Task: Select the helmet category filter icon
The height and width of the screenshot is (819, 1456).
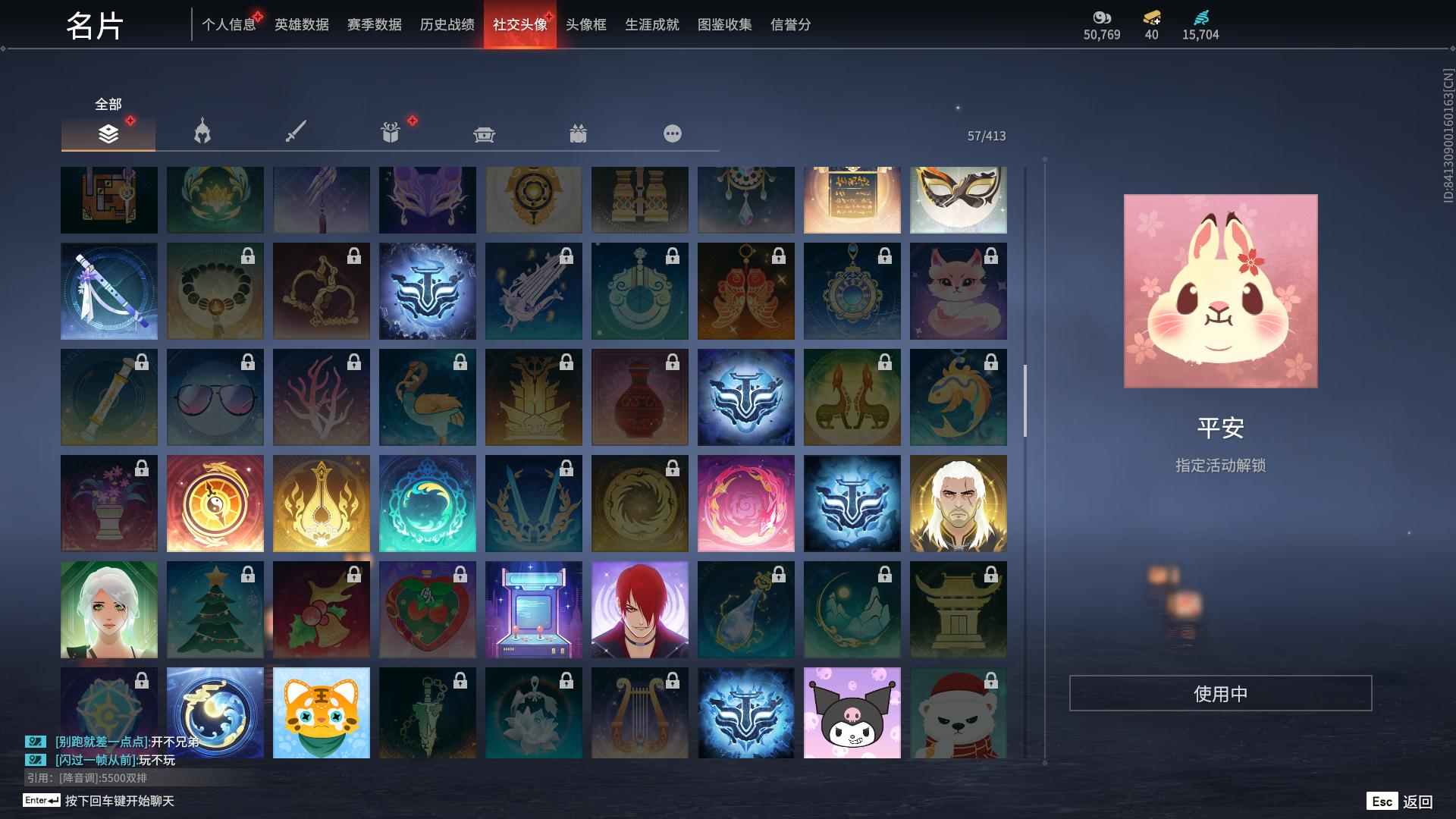Action: point(200,132)
